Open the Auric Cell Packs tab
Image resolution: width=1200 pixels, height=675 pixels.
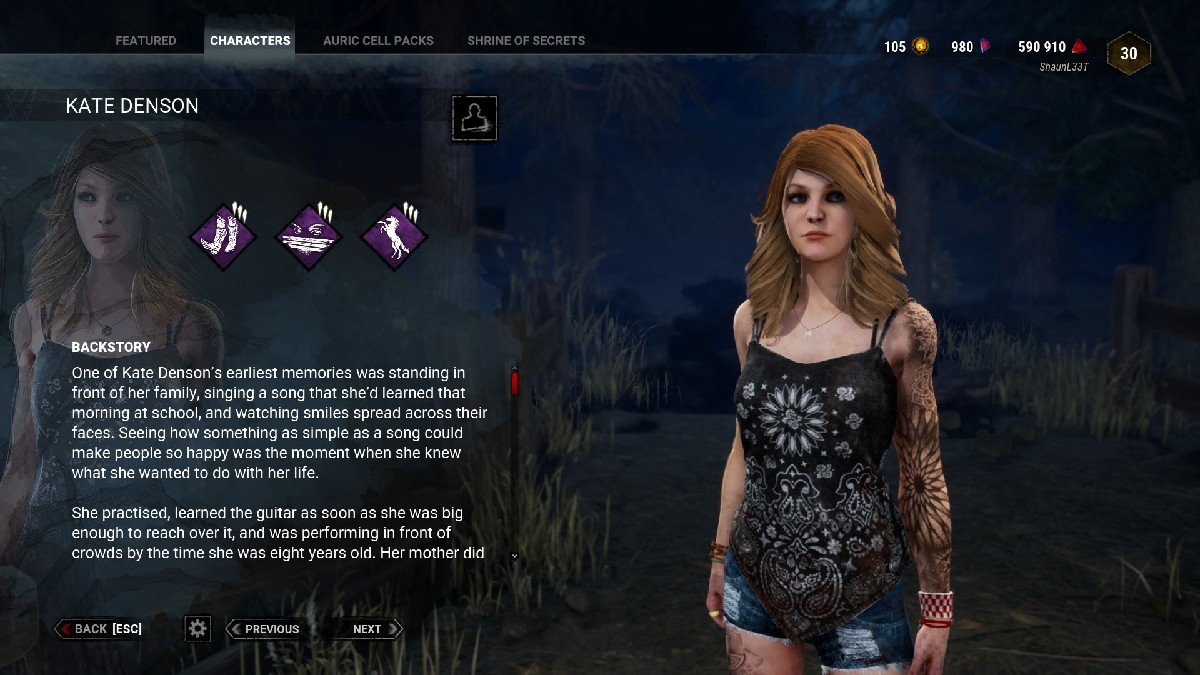pyautogui.click(x=378, y=41)
